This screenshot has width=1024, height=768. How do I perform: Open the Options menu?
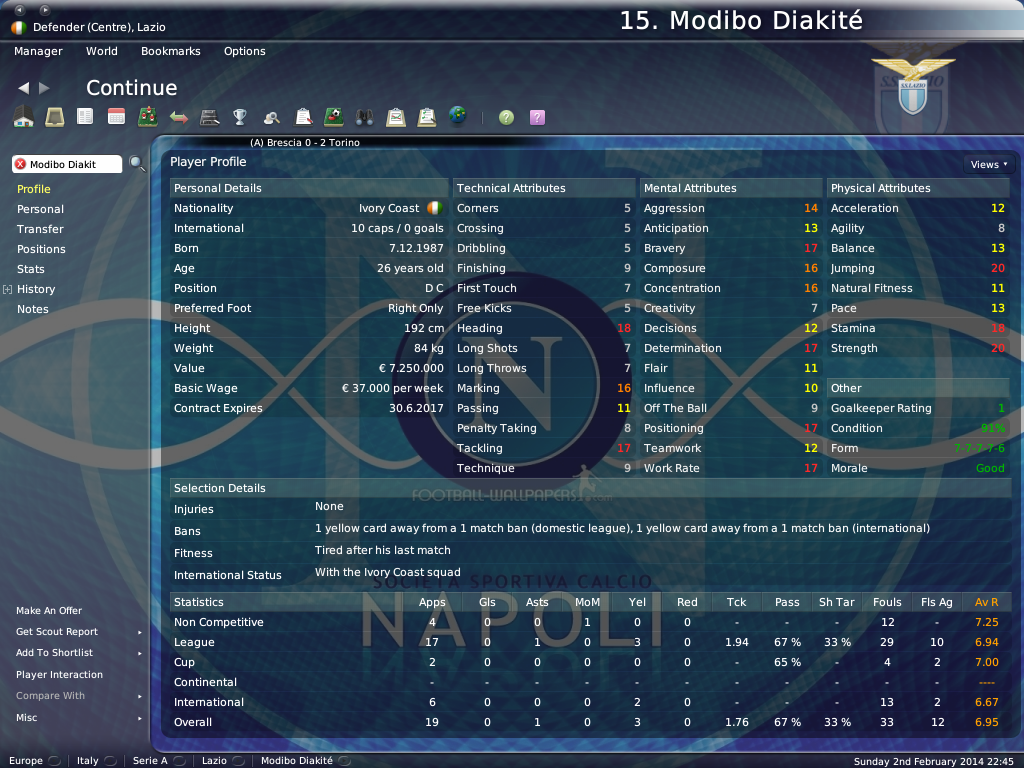click(244, 51)
